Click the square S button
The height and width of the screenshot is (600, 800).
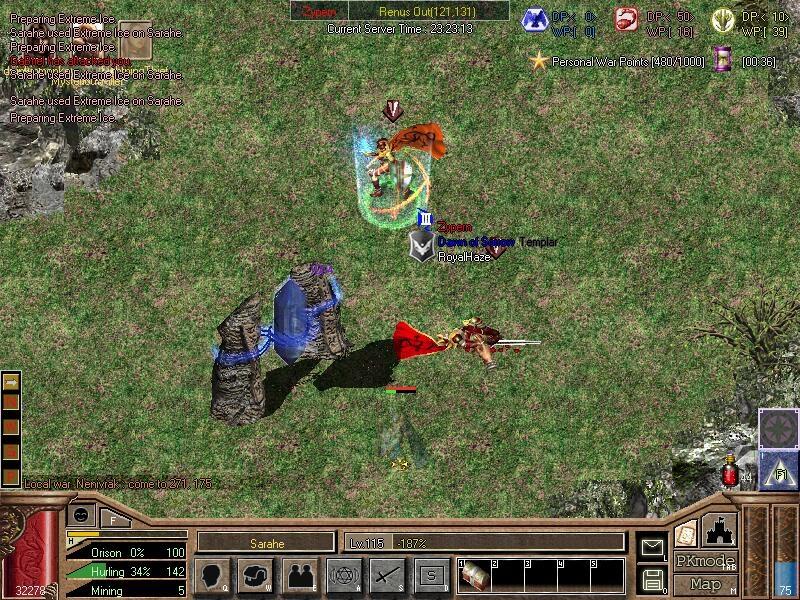(x=431, y=575)
